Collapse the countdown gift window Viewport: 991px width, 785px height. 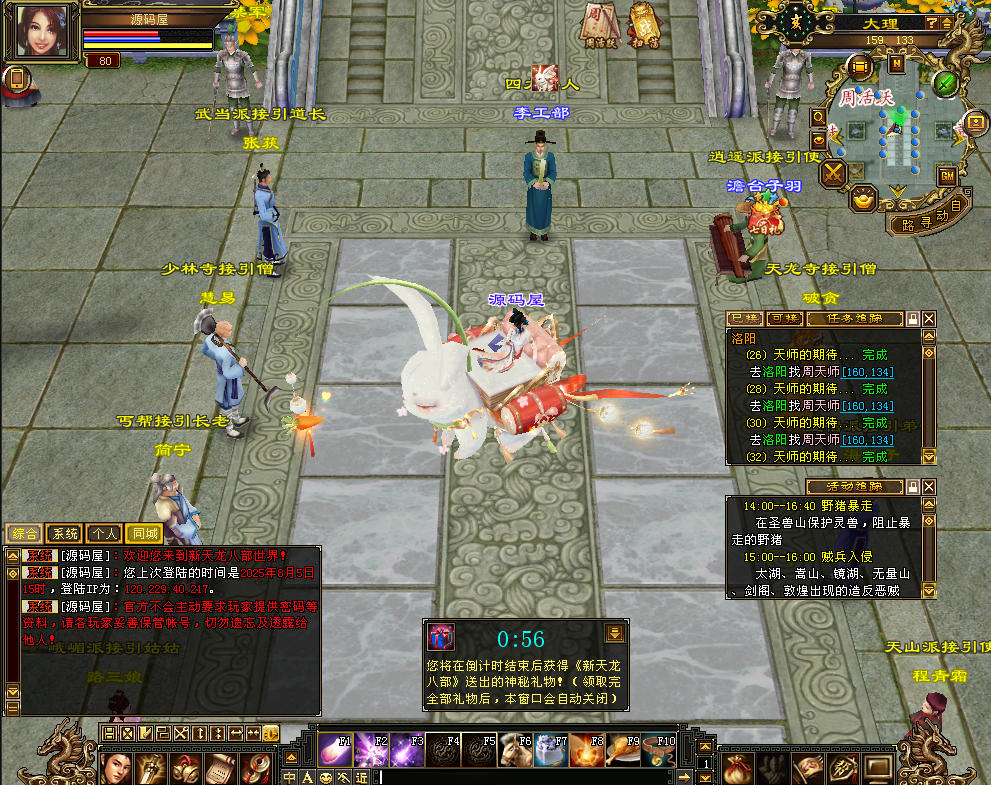[615, 631]
